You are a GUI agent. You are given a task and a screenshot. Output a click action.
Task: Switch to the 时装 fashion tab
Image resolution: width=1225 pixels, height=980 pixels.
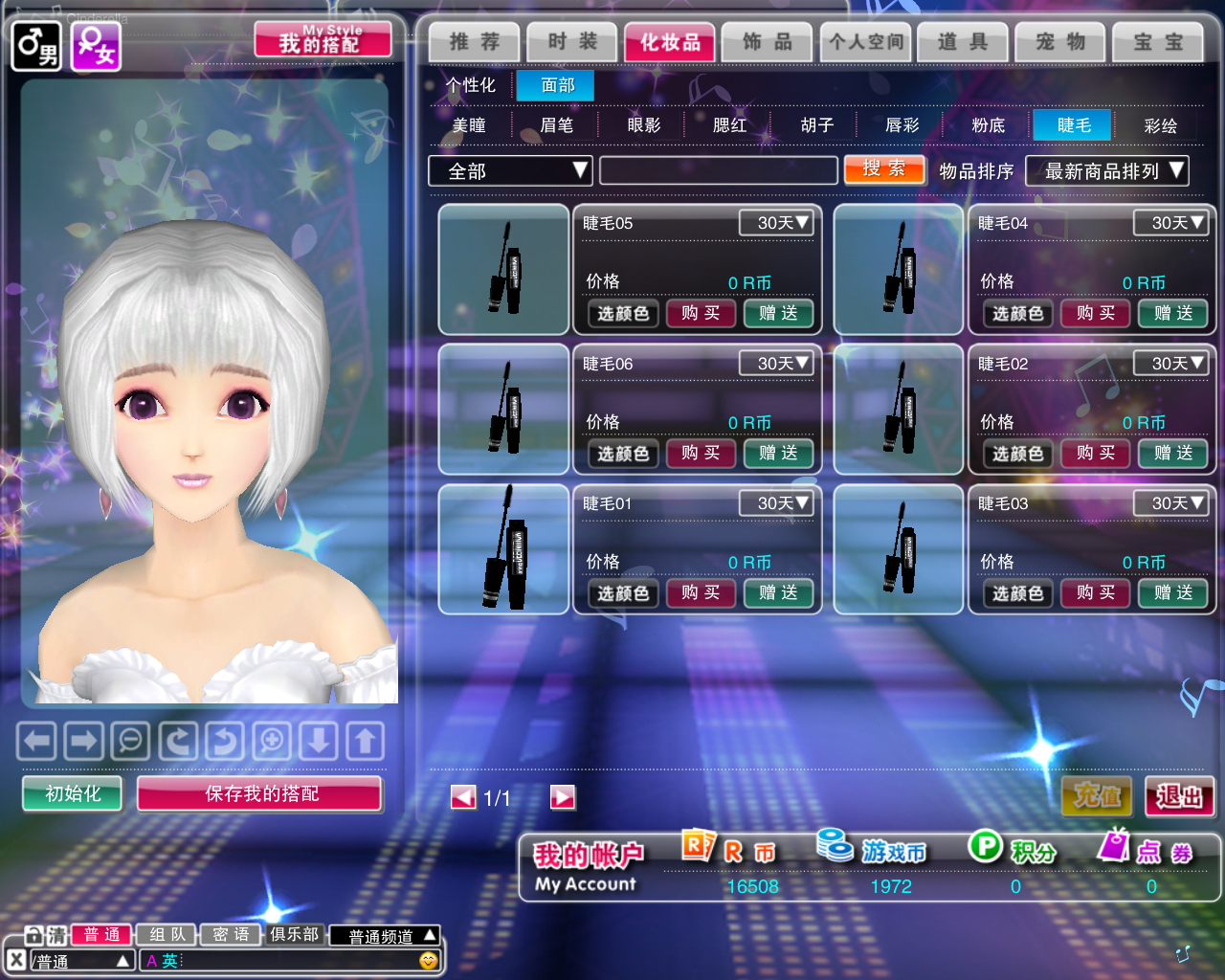572,42
